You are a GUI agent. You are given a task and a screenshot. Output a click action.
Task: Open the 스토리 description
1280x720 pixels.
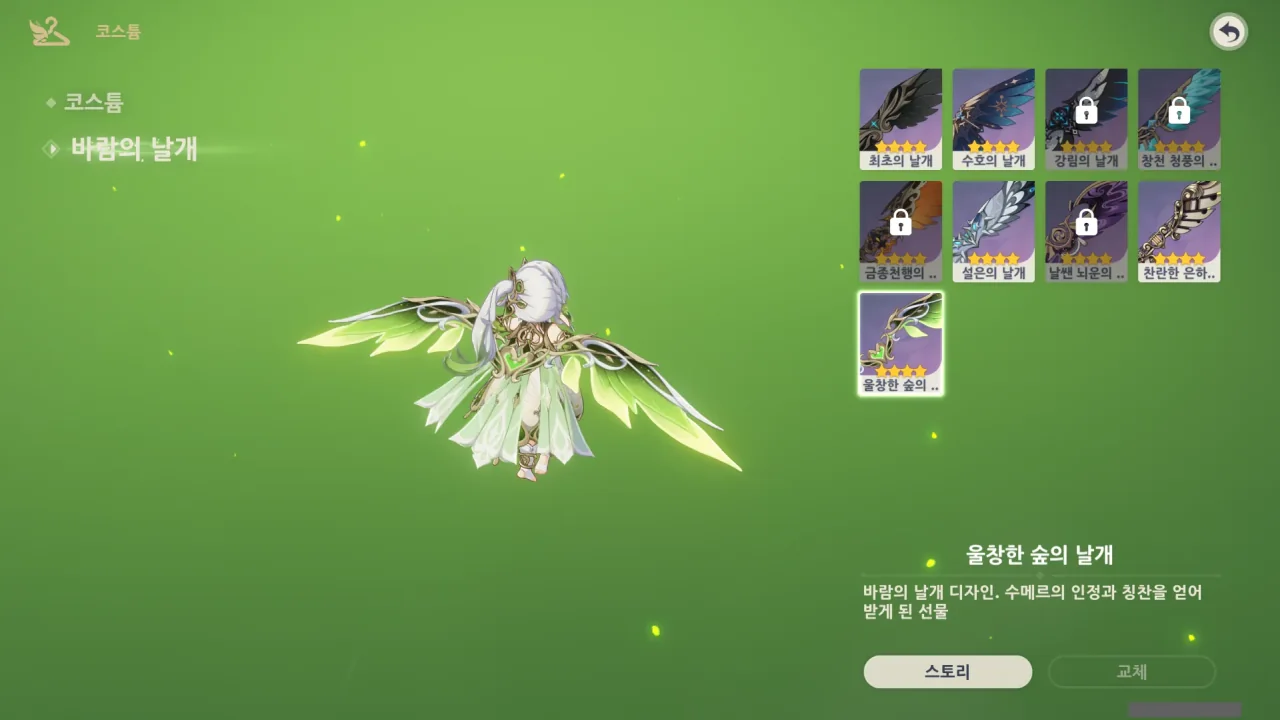click(947, 672)
